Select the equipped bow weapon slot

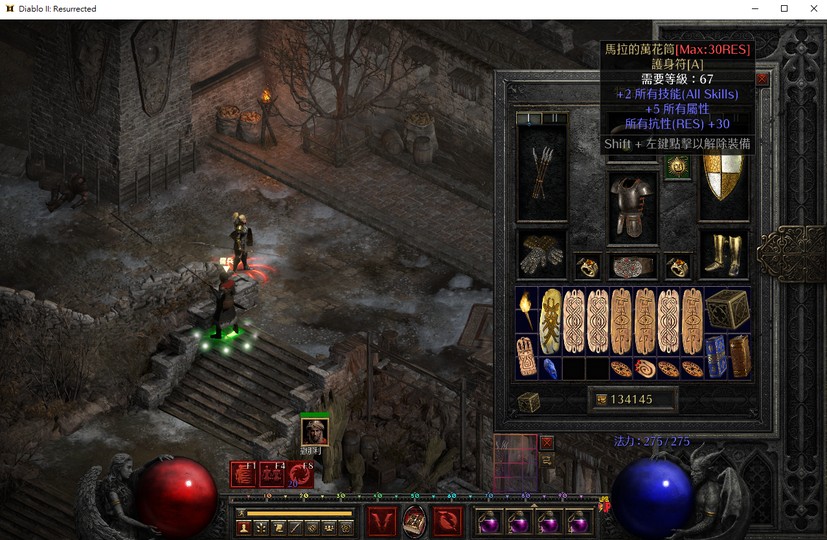click(x=541, y=173)
